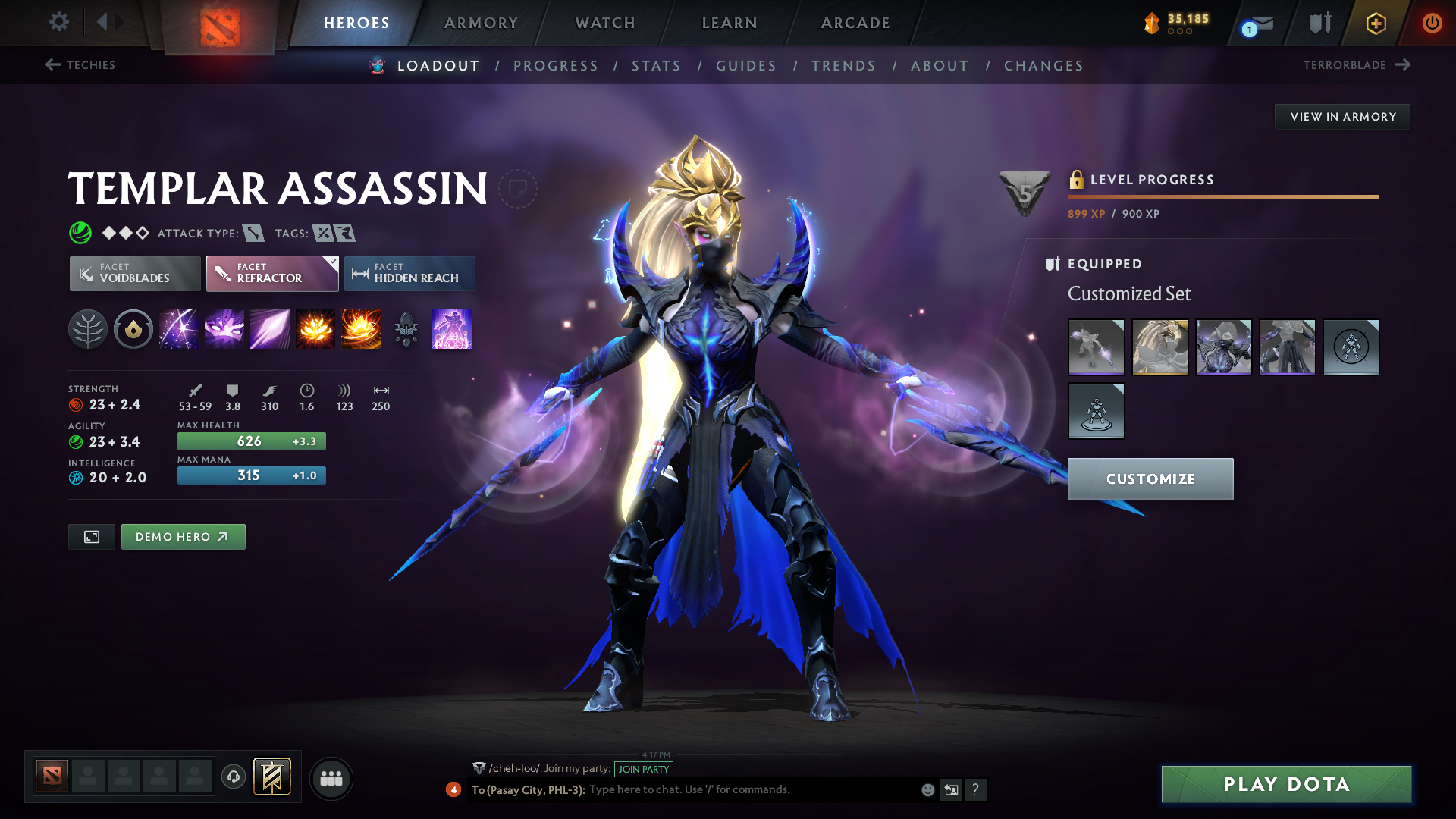Open the settings gear icon

[x=58, y=22]
